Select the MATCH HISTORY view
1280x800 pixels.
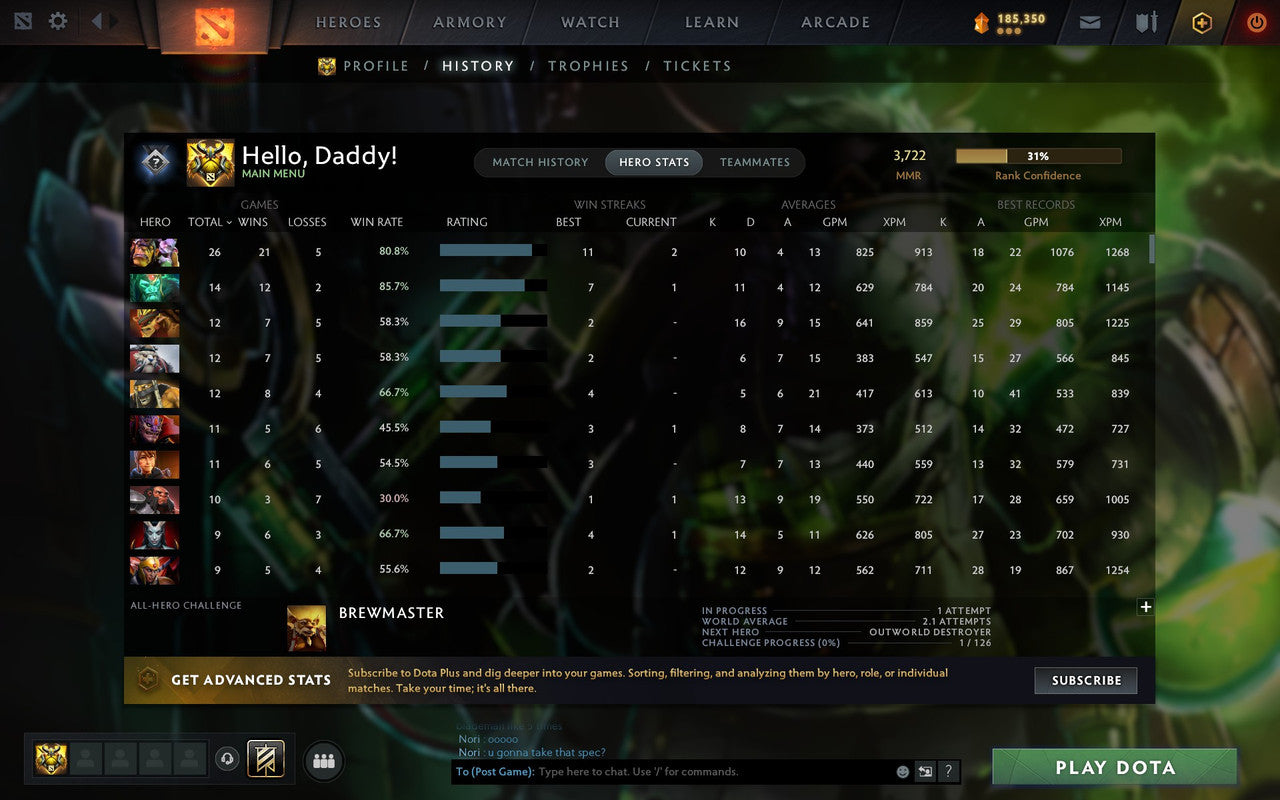[x=541, y=162]
